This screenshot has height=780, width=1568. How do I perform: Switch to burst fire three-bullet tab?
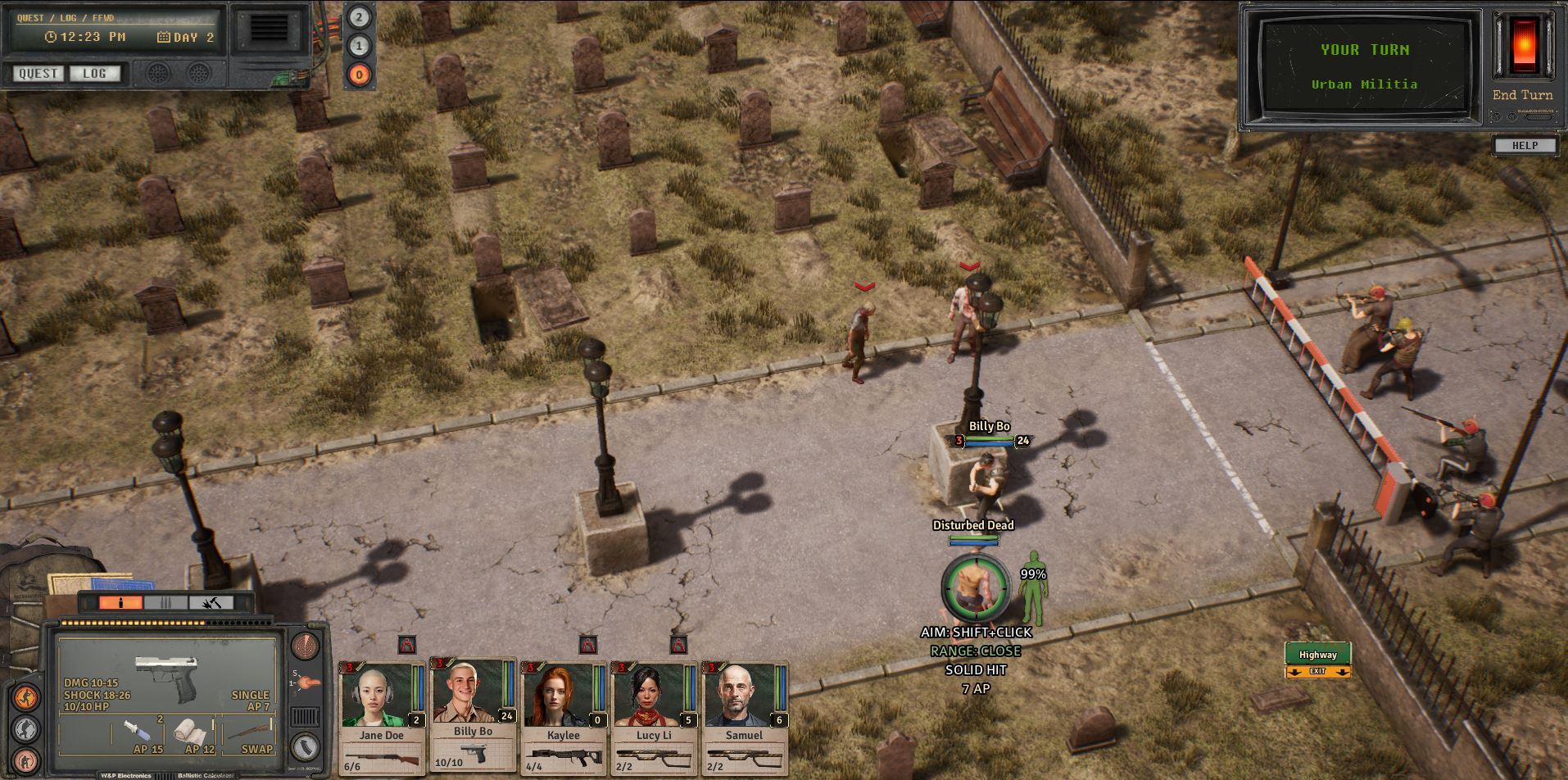(x=165, y=603)
